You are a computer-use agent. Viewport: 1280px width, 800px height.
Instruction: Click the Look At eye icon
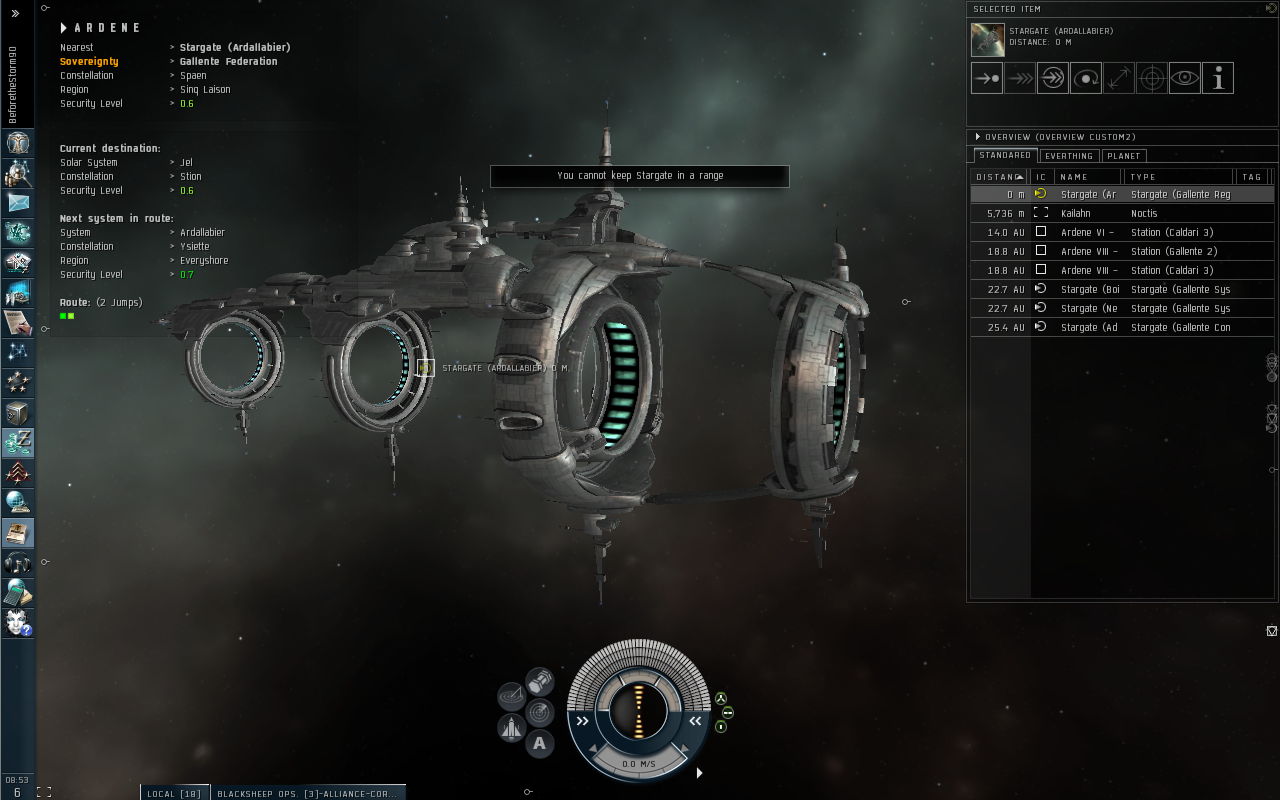tap(1184, 77)
